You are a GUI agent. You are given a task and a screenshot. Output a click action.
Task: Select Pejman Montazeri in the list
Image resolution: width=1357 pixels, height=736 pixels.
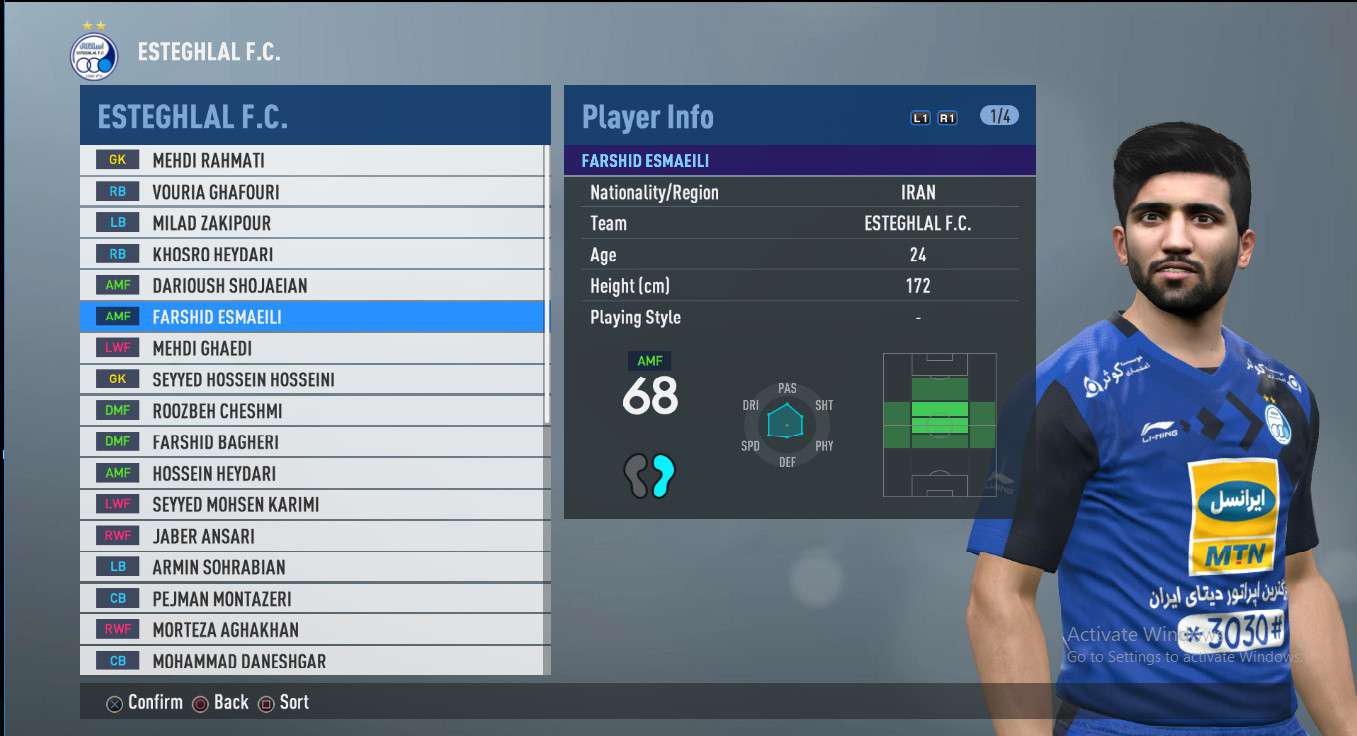coord(312,599)
